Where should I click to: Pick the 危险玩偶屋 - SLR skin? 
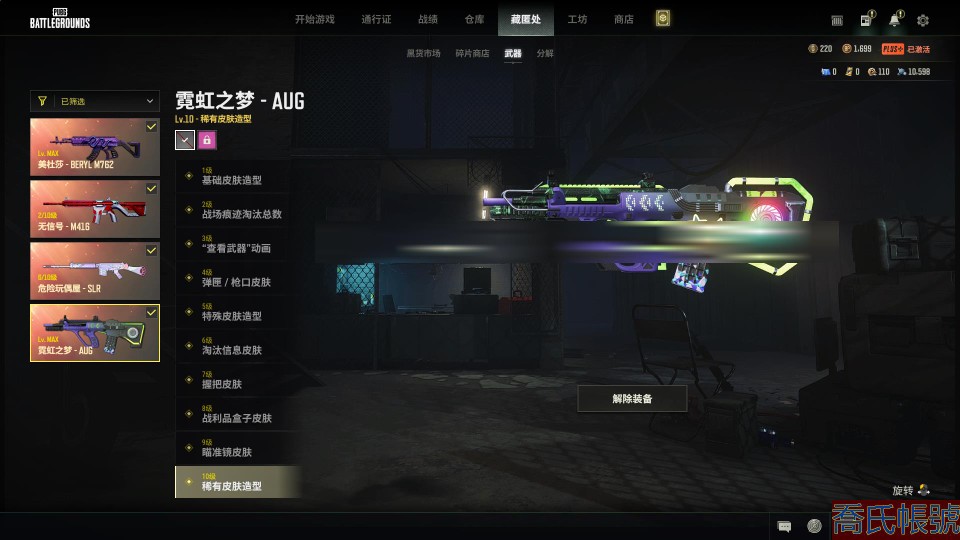(x=95, y=270)
